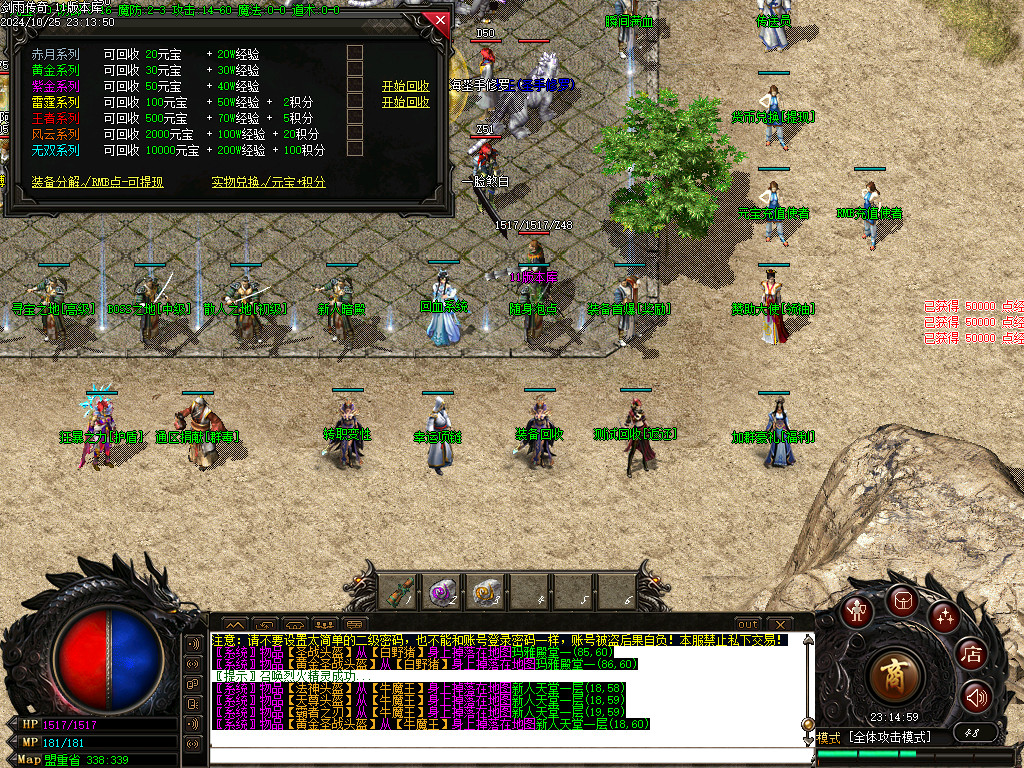
Task: Click the chat window's out button
Action: coord(748,624)
